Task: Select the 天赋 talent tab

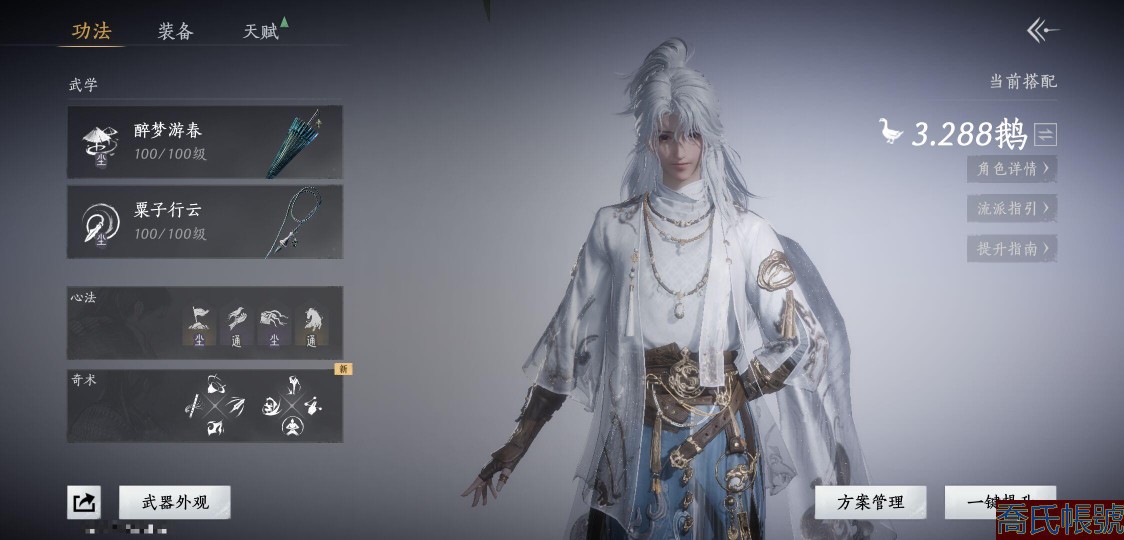Action: (x=261, y=31)
